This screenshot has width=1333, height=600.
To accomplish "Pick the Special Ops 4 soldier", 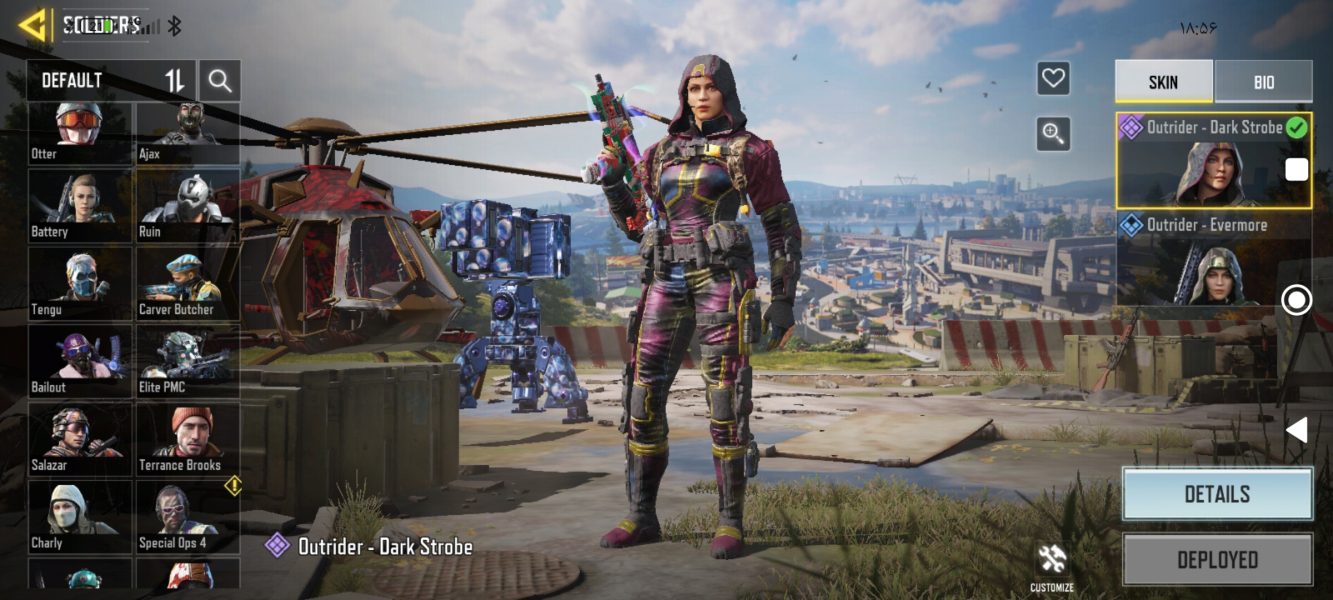I will [187, 517].
